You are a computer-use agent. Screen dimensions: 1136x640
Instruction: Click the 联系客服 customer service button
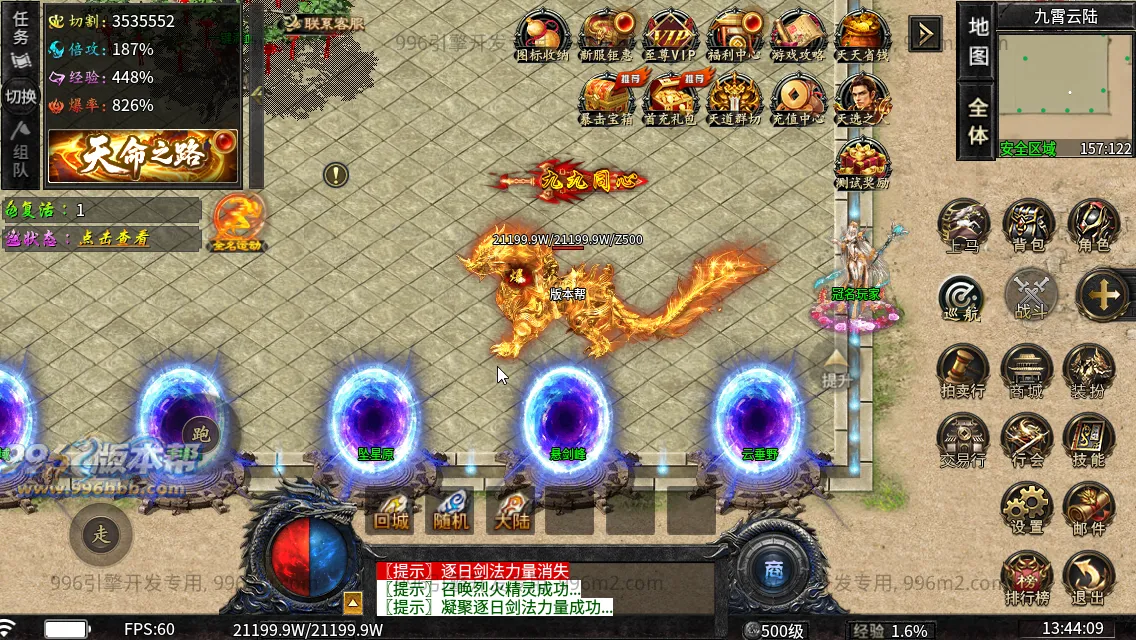[x=322, y=23]
